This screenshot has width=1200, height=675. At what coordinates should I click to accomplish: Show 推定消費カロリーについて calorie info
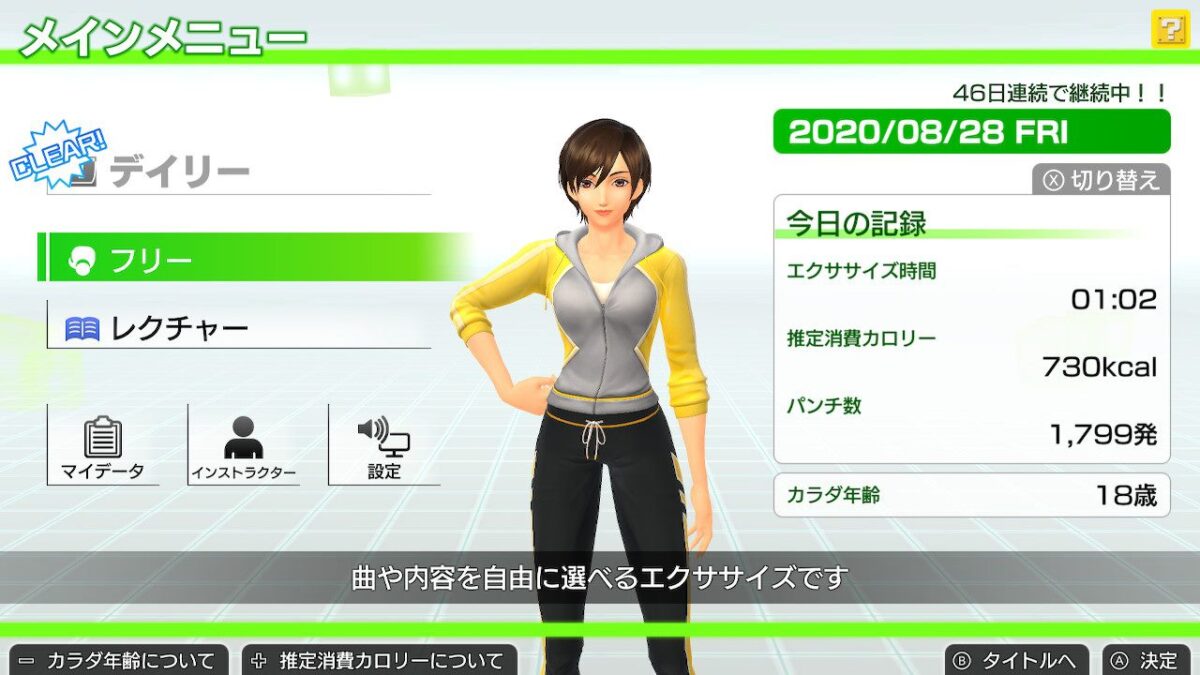coord(380,660)
